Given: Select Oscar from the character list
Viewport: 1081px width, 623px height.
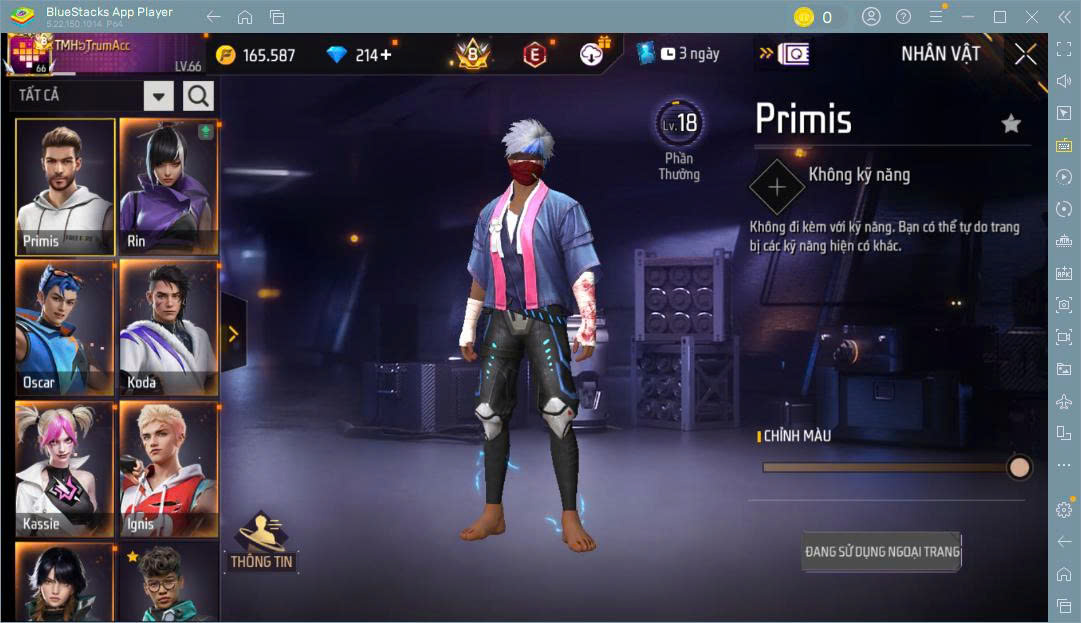Looking at the screenshot, I should click(x=65, y=328).
